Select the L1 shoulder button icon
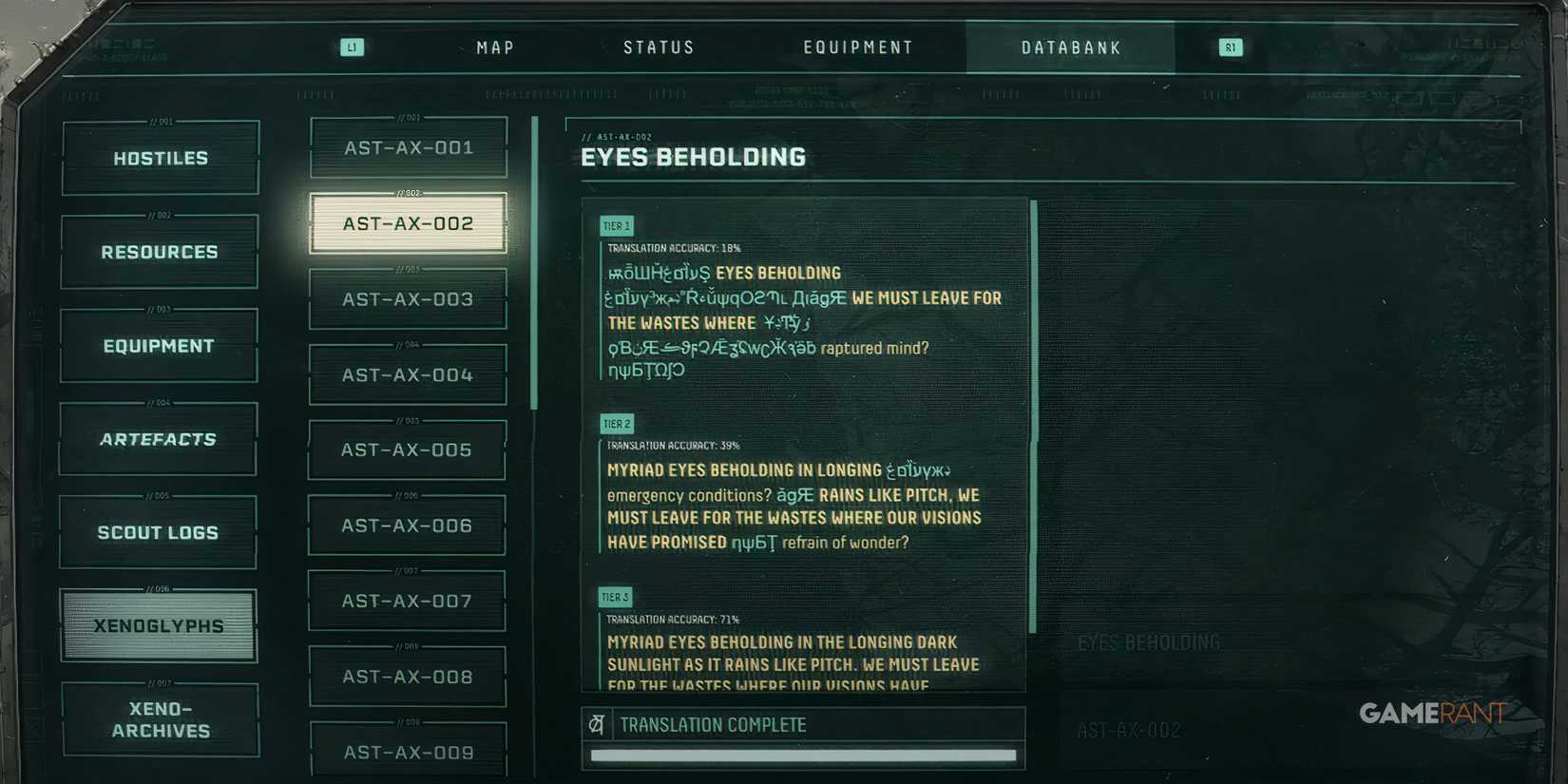This screenshot has width=1568, height=784. (352, 46)
